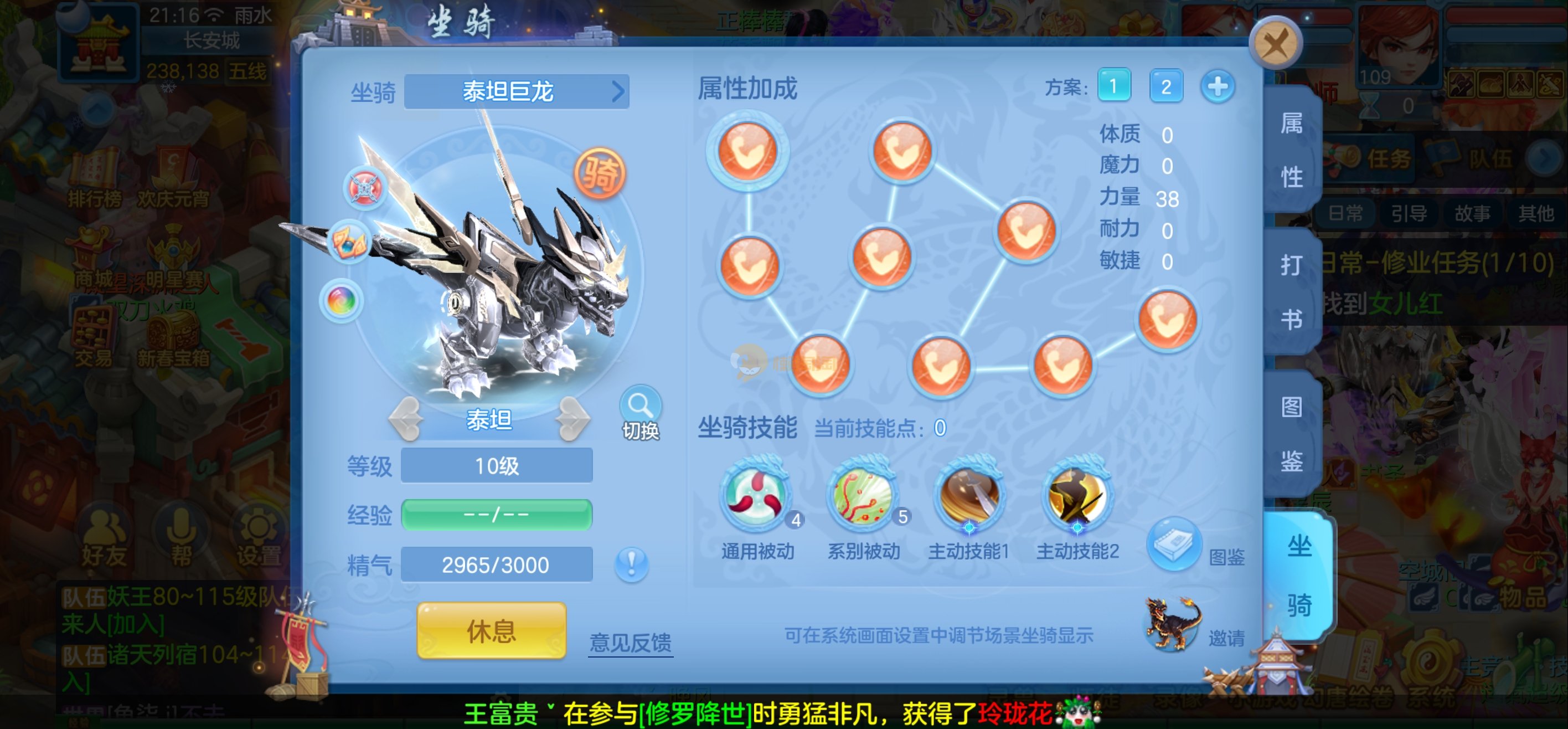Select the 系别被动 skill icon

pos(863,495)
